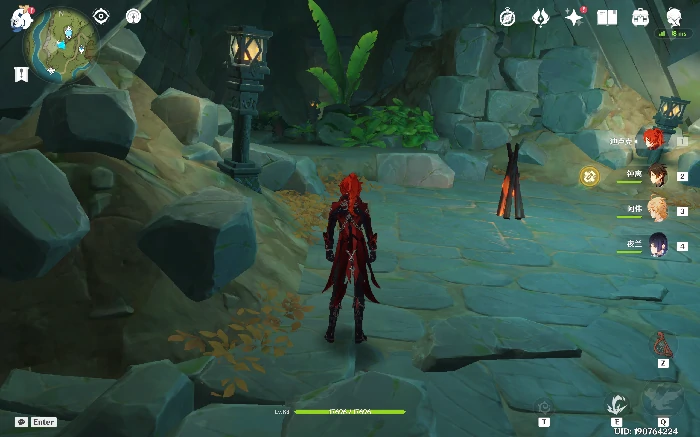Switch to the brown-haired second party member
700x437 pixels.
click(657, 175)
